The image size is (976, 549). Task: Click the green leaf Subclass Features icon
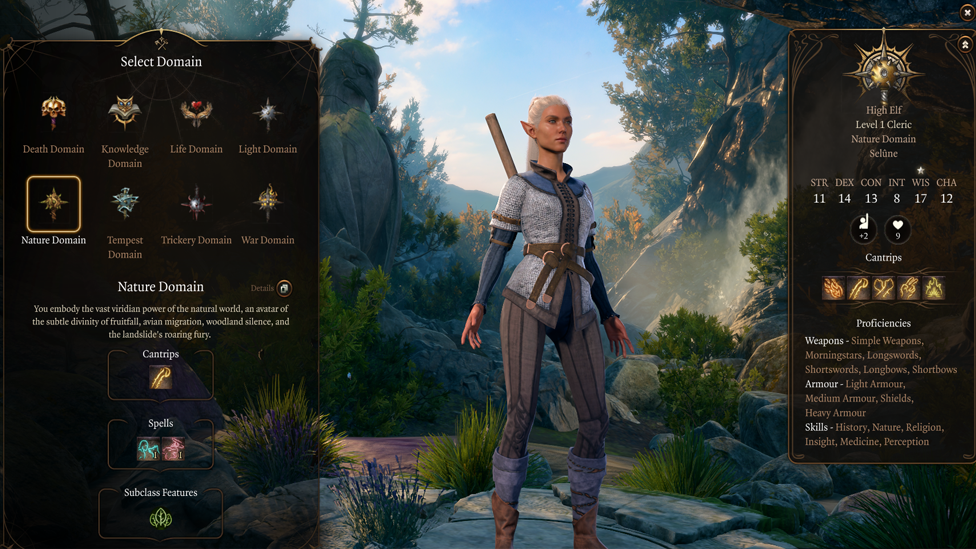tap(160, 518)
